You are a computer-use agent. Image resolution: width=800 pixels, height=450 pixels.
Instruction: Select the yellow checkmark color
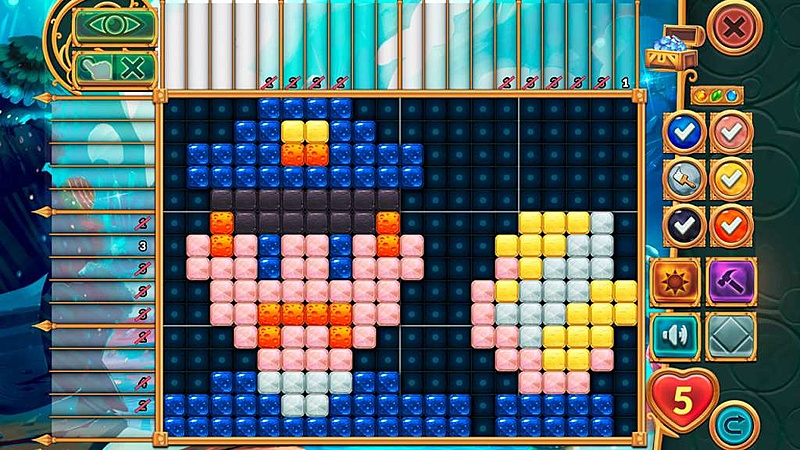click(730, 177)
